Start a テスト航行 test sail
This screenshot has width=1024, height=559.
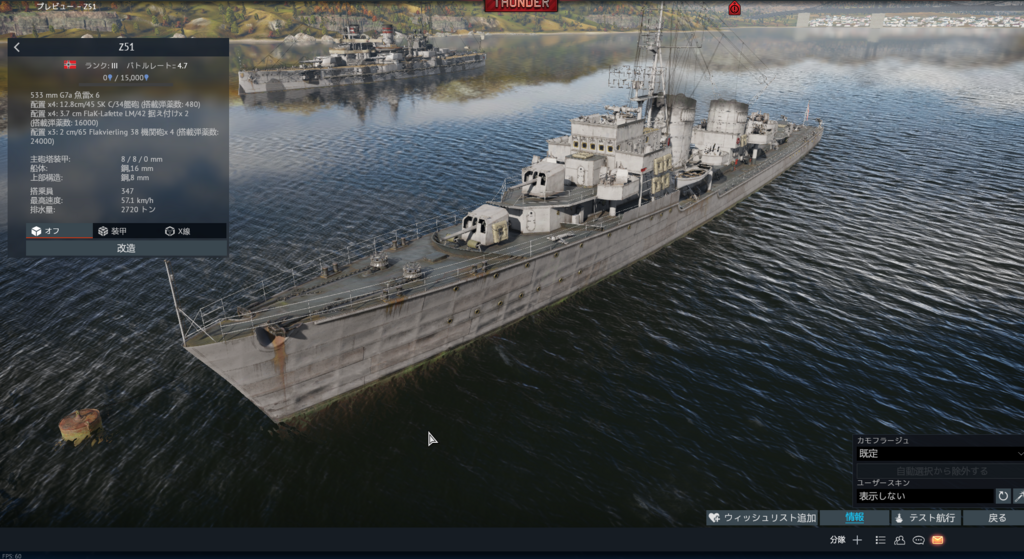click(925, 518)
